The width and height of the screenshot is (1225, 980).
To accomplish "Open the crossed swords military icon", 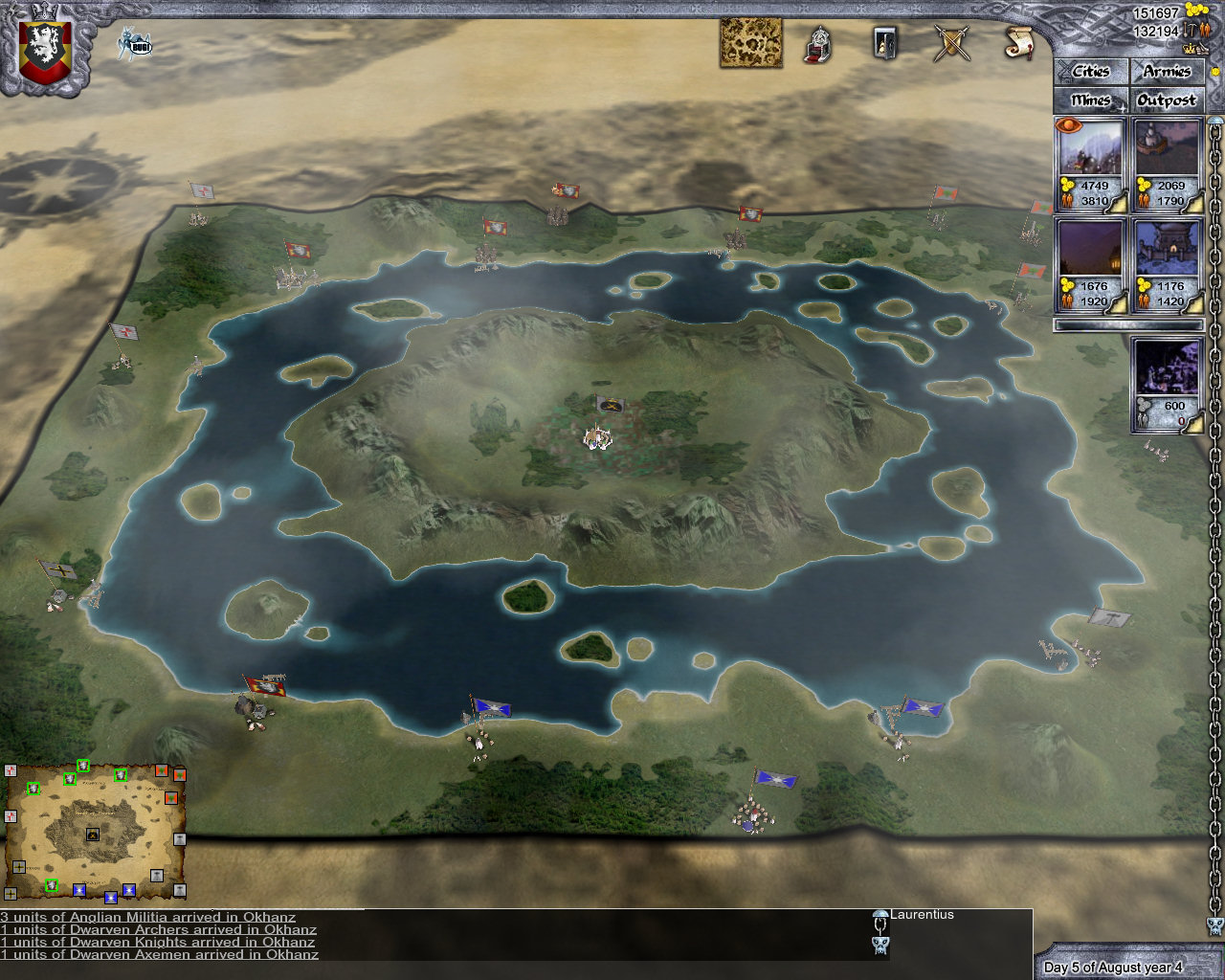I will (948, 44).
